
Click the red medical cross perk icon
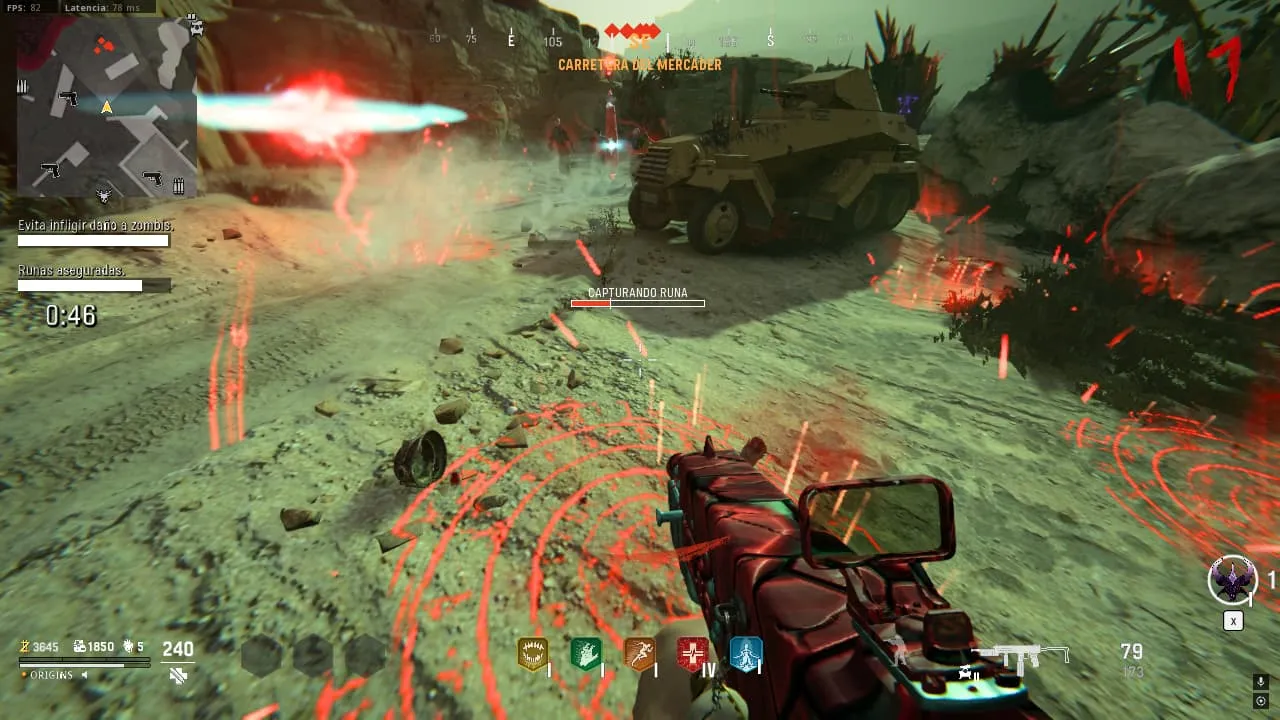click(x=692, y=654)
